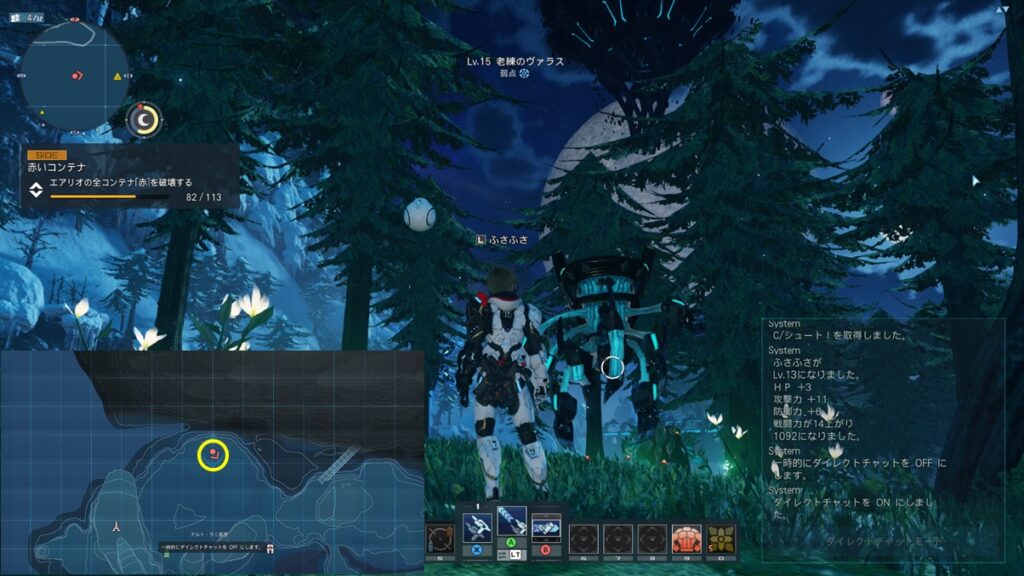
Task: Activate the weapon action slot above the blue X
Action: (476, 527)
